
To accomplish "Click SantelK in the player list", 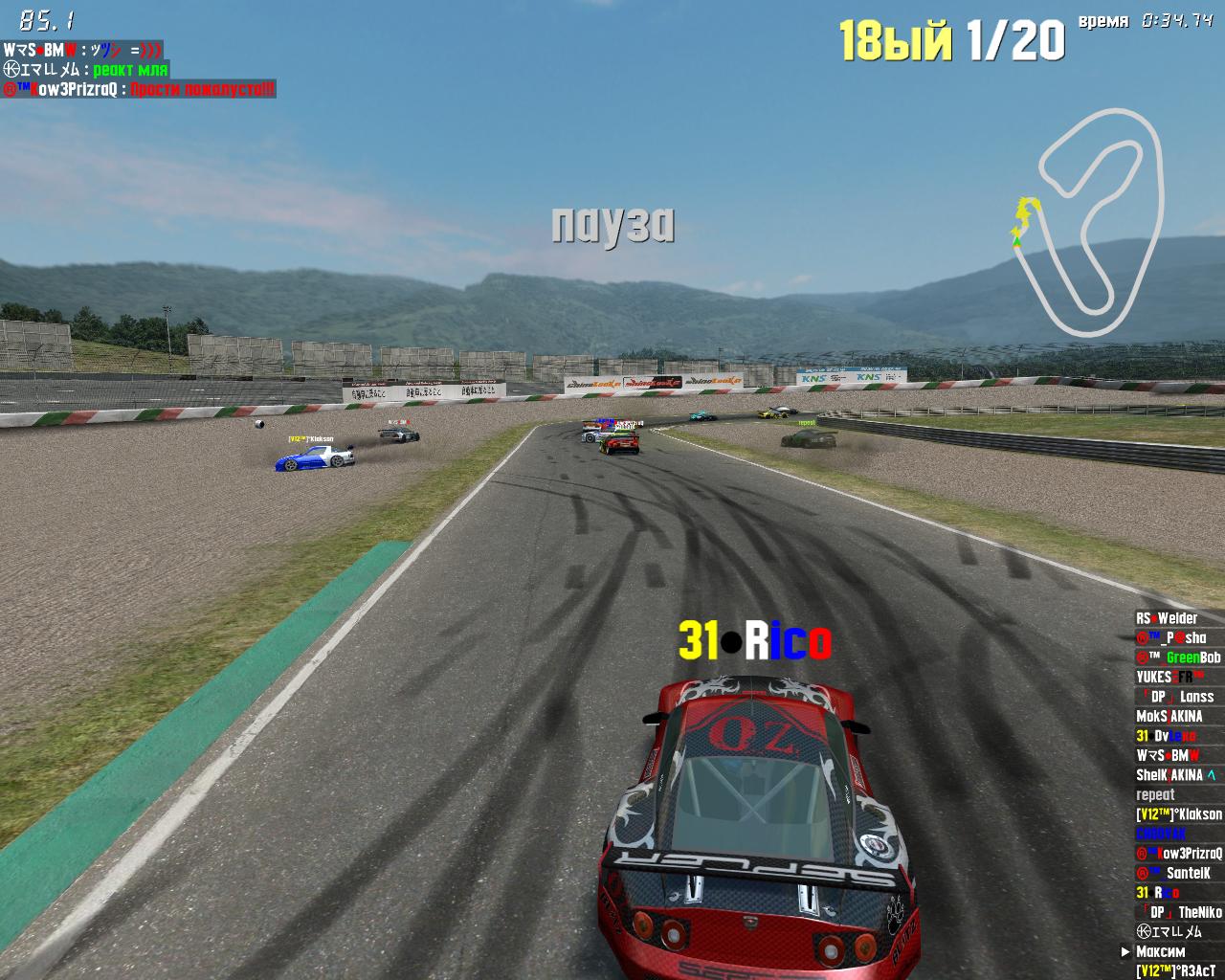I will pos(1174,873).
